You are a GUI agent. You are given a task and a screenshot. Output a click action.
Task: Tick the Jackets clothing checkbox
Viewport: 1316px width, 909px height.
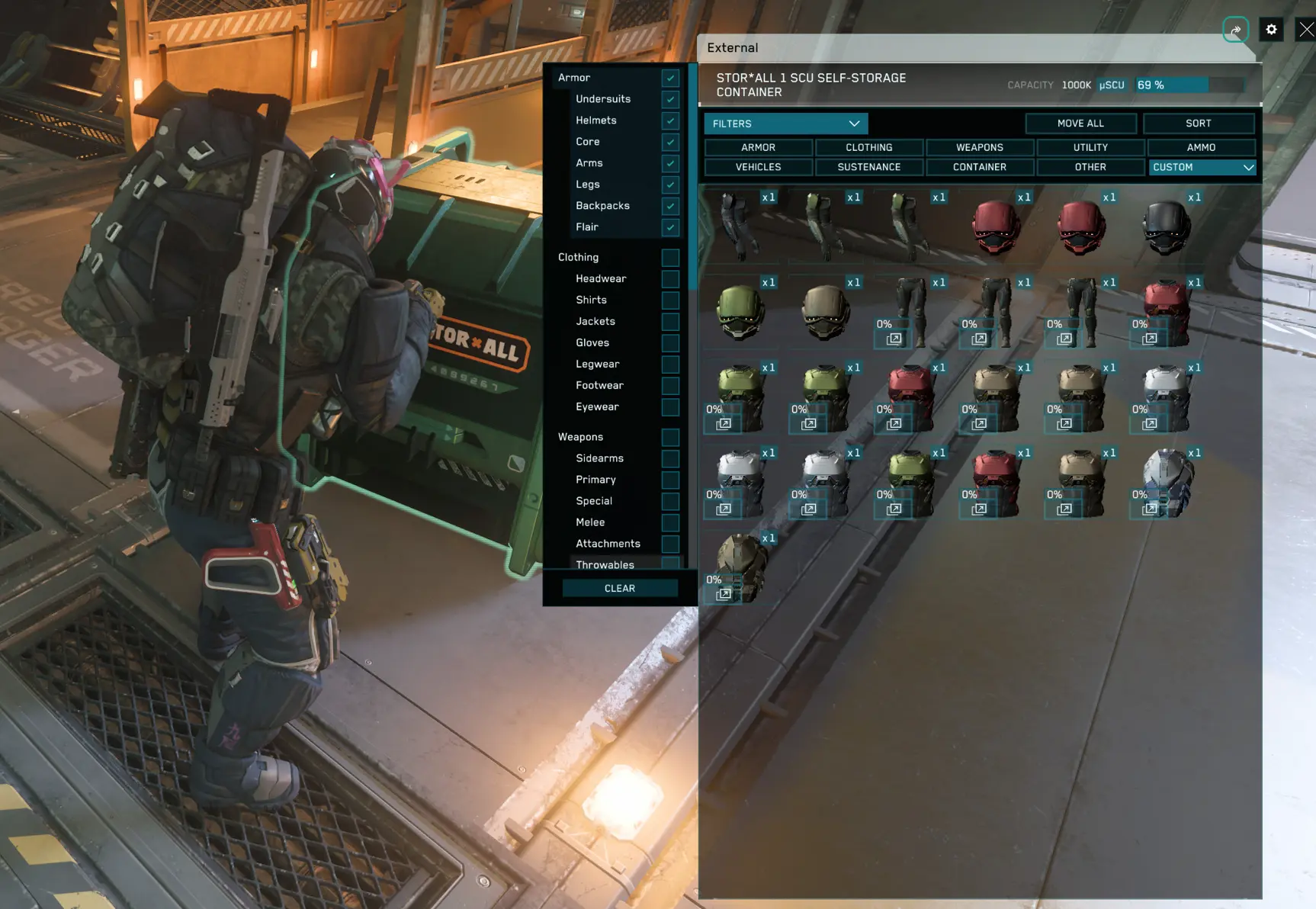(x=670, y=322)
